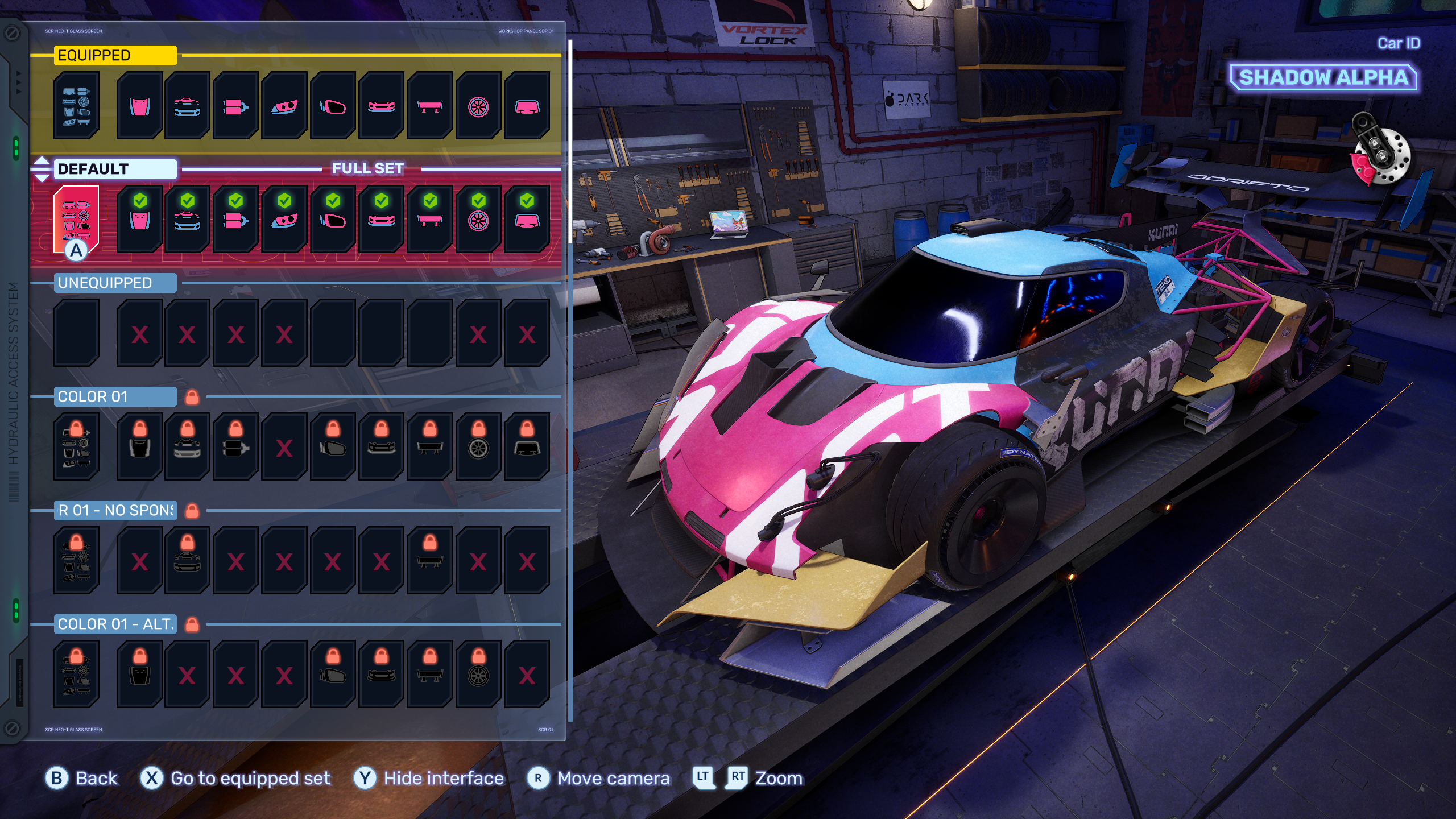Choose the hood part in the Equipped row
This screenshot has height=819, width=1456.
click(140, 105)
